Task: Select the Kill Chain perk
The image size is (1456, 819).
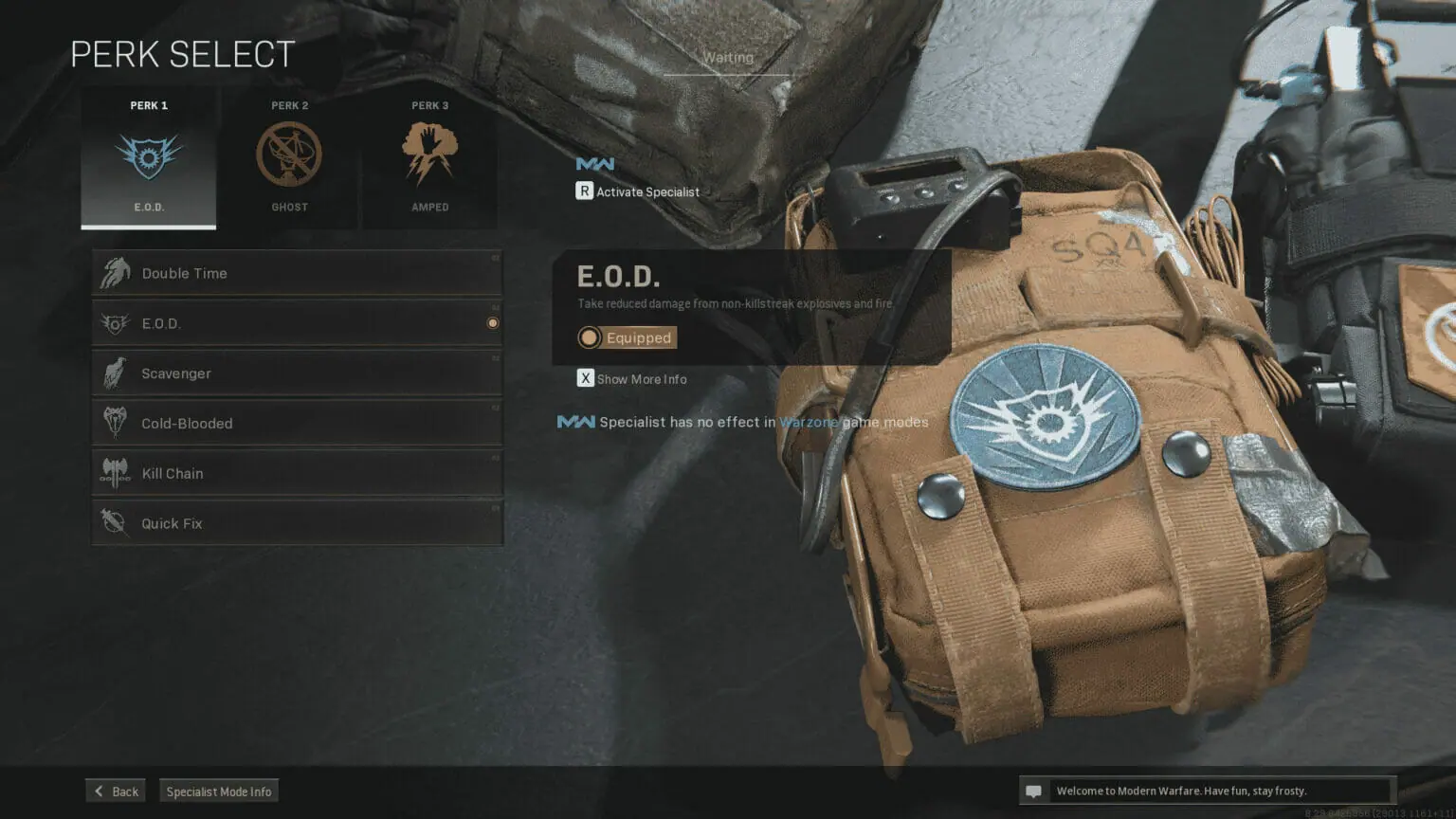Action: click(x=297, y=474)
